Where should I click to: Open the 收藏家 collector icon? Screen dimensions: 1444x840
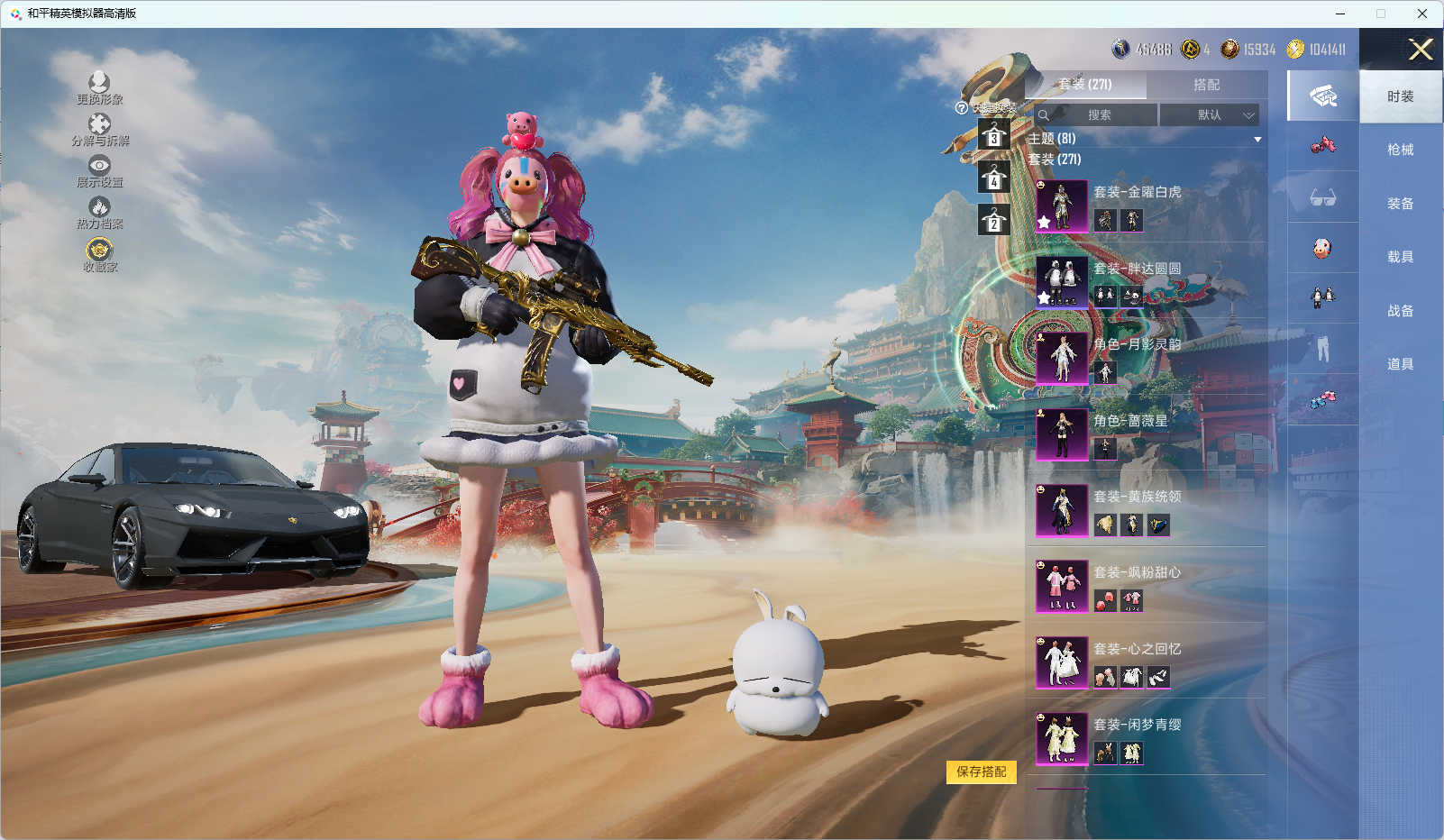pos(99,254)
